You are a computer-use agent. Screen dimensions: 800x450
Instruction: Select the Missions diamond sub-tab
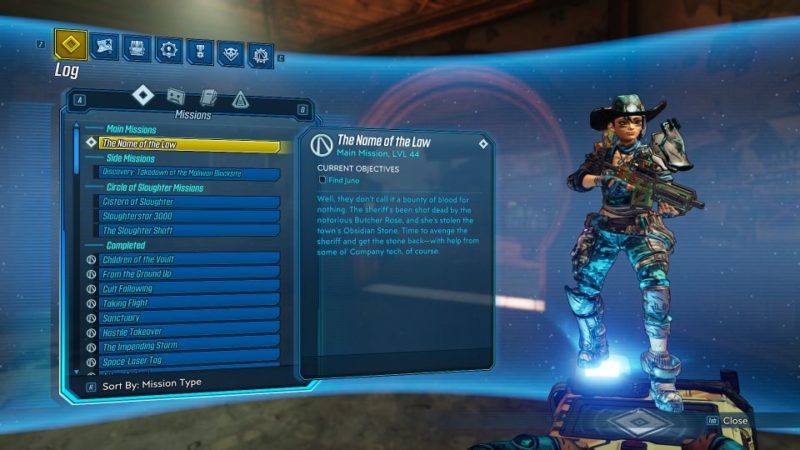(x=143, y=95)
